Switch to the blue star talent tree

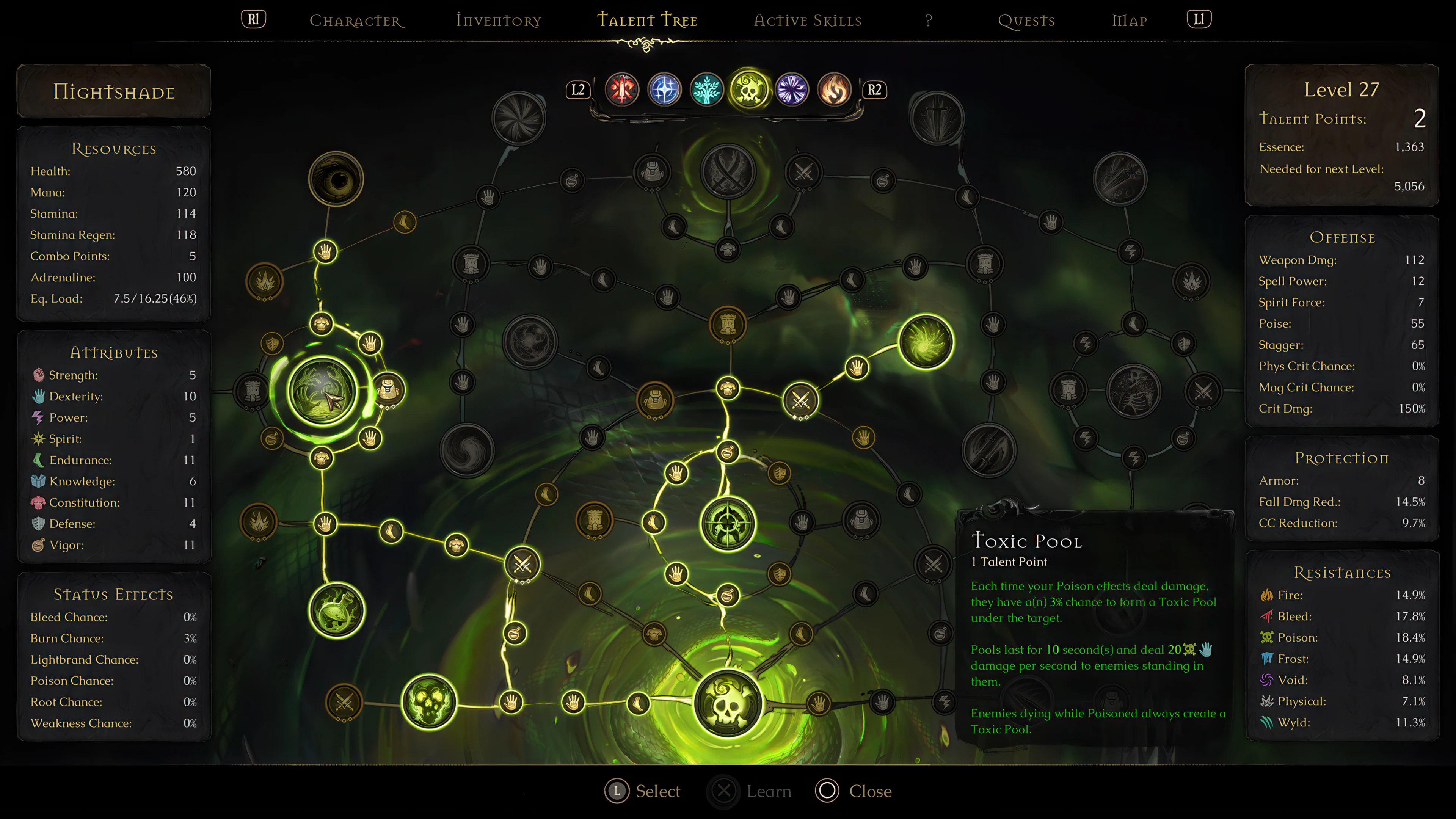pyautogui.click(x=664, y=90)
